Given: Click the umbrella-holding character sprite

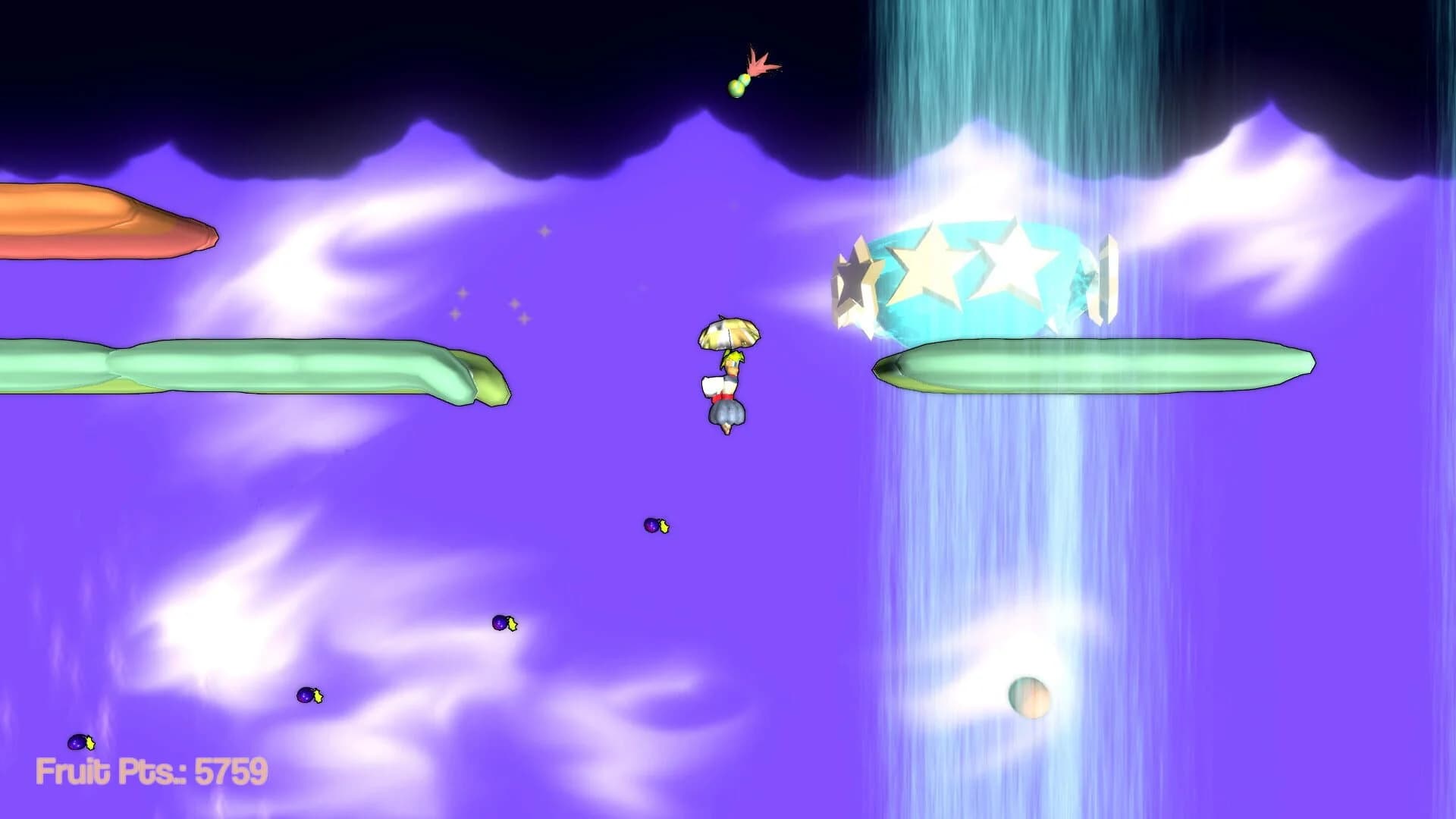Looking at the screenshot, I should click(x=726, y=379).
